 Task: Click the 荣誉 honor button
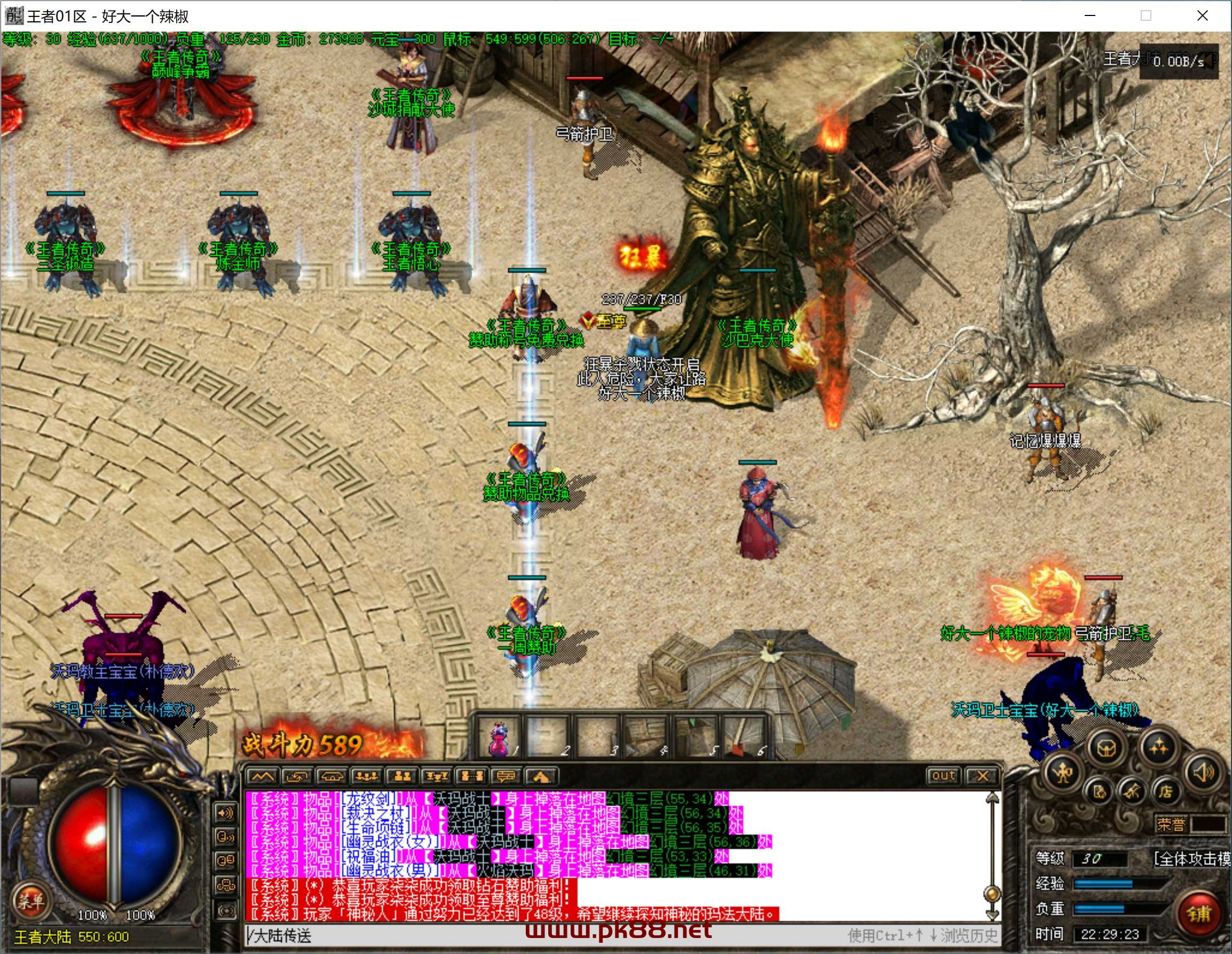[x=1171, y=824]
